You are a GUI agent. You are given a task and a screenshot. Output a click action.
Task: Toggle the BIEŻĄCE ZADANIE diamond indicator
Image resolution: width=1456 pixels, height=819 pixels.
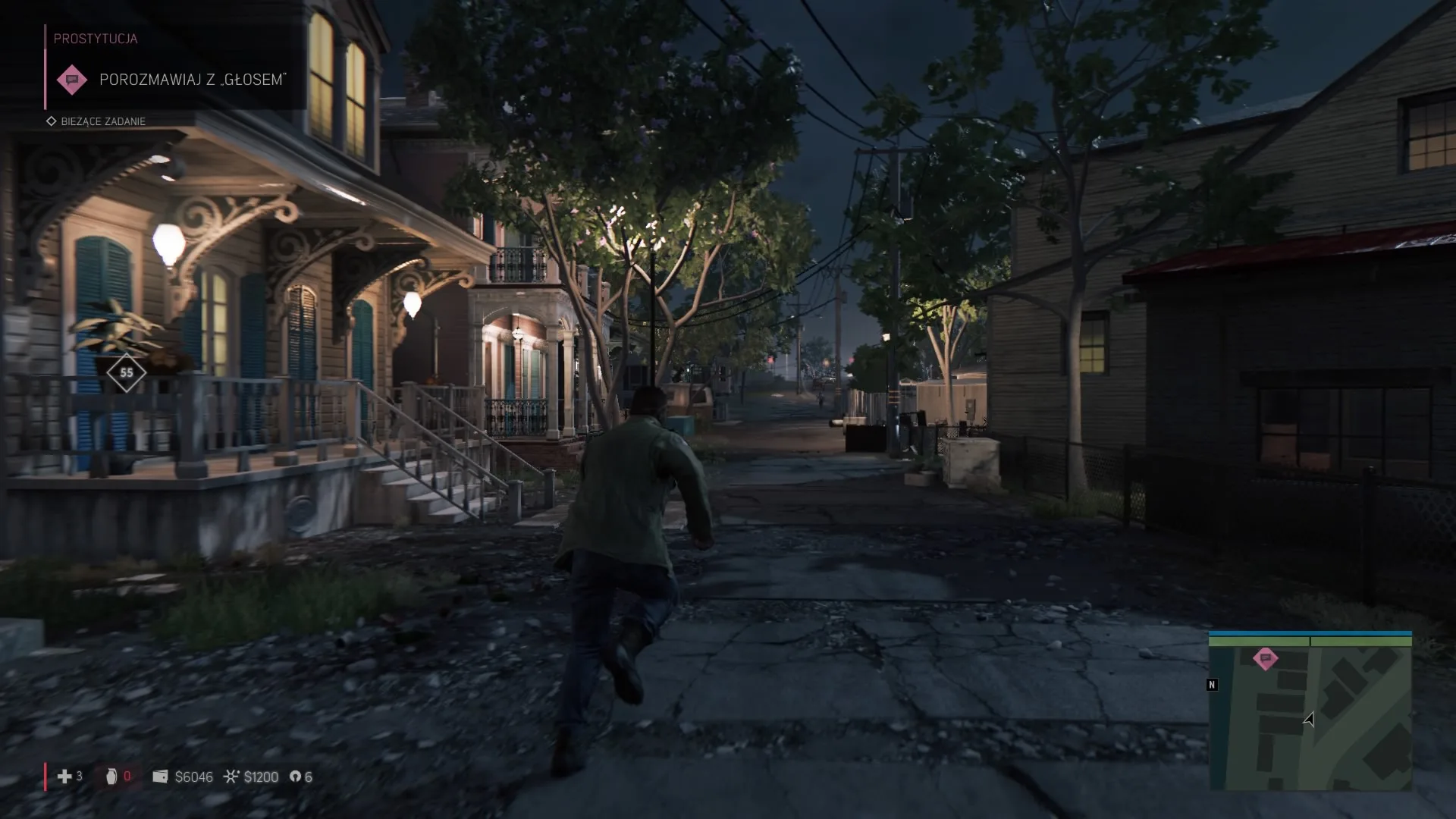tap(52, 121)
